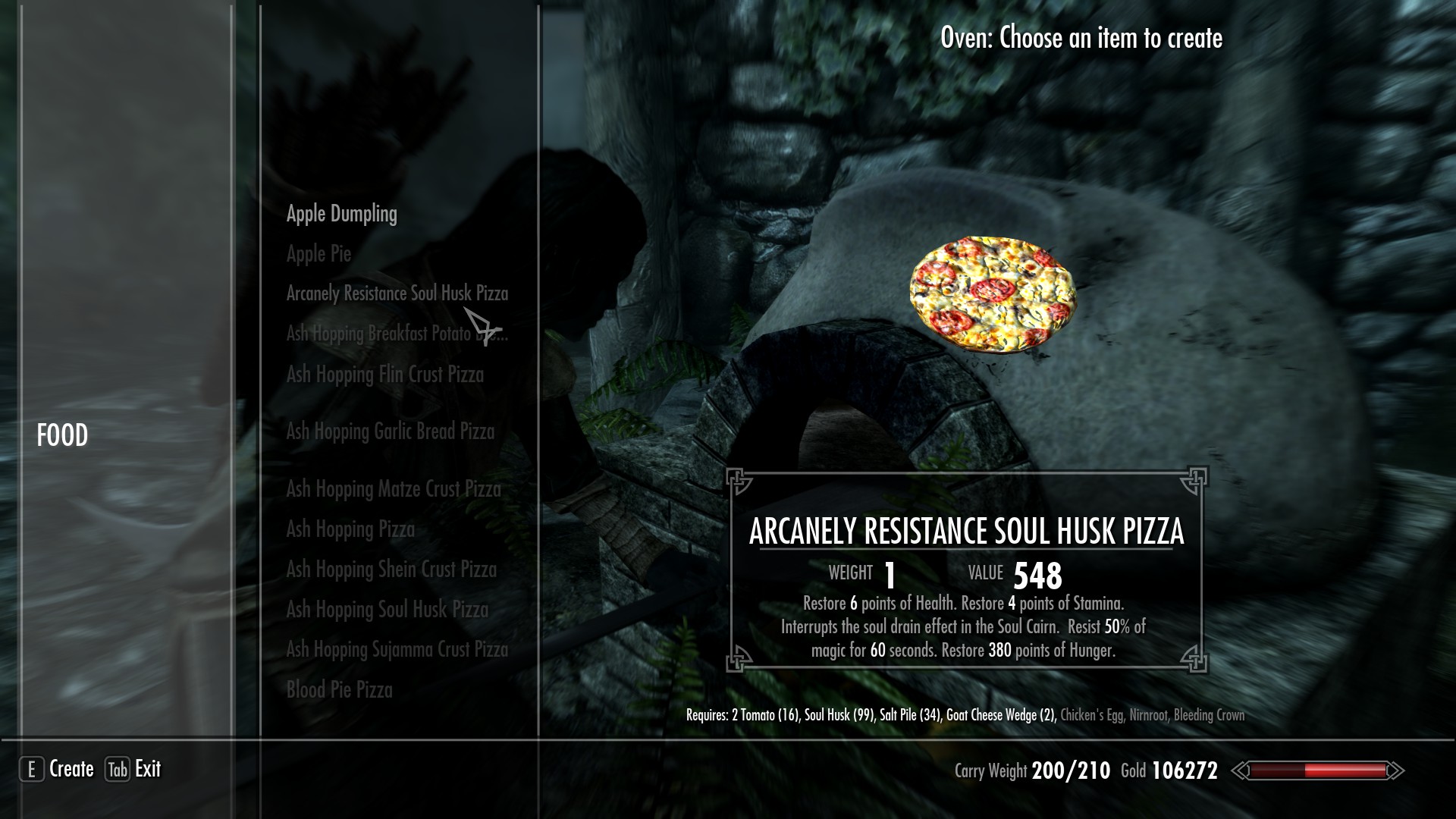Select Ash Hopping Matze Crust Pizza
Screen dimensions: 1456x819
tap(394, 490)
